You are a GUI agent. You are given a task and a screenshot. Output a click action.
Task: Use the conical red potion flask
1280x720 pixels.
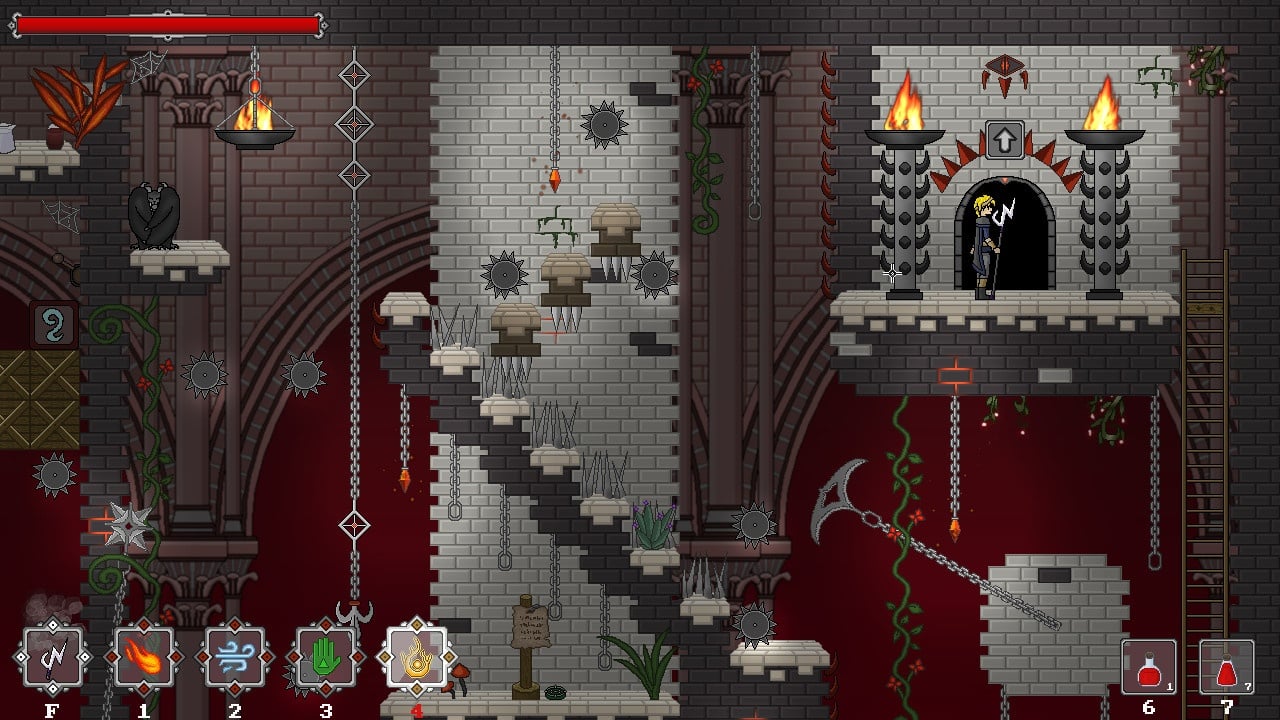[x=1226, y=666]
